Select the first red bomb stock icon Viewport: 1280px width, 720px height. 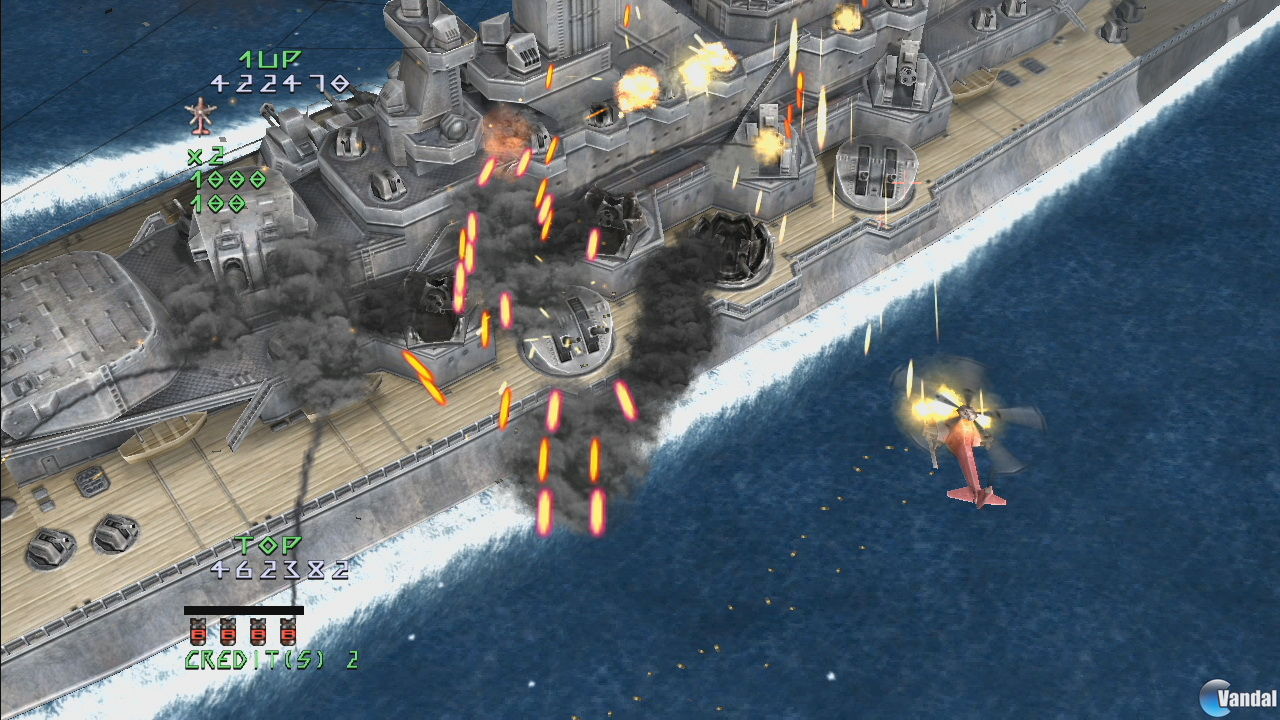point(196,632)
